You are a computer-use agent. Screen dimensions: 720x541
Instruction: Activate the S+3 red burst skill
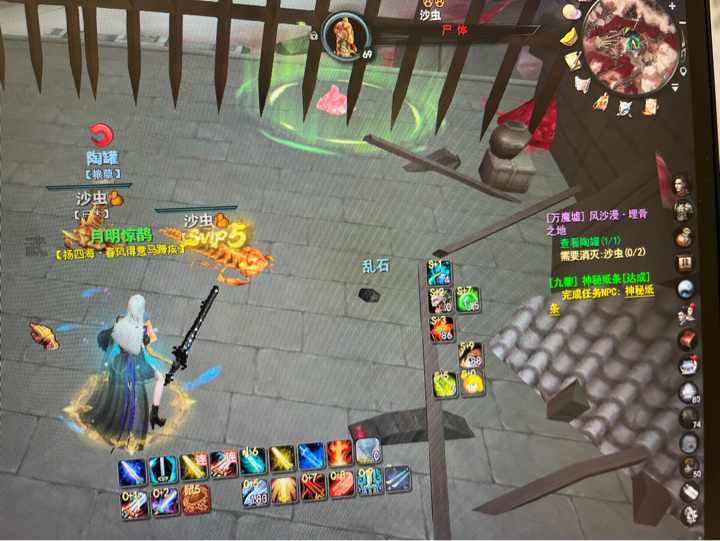tap(441, 328)
